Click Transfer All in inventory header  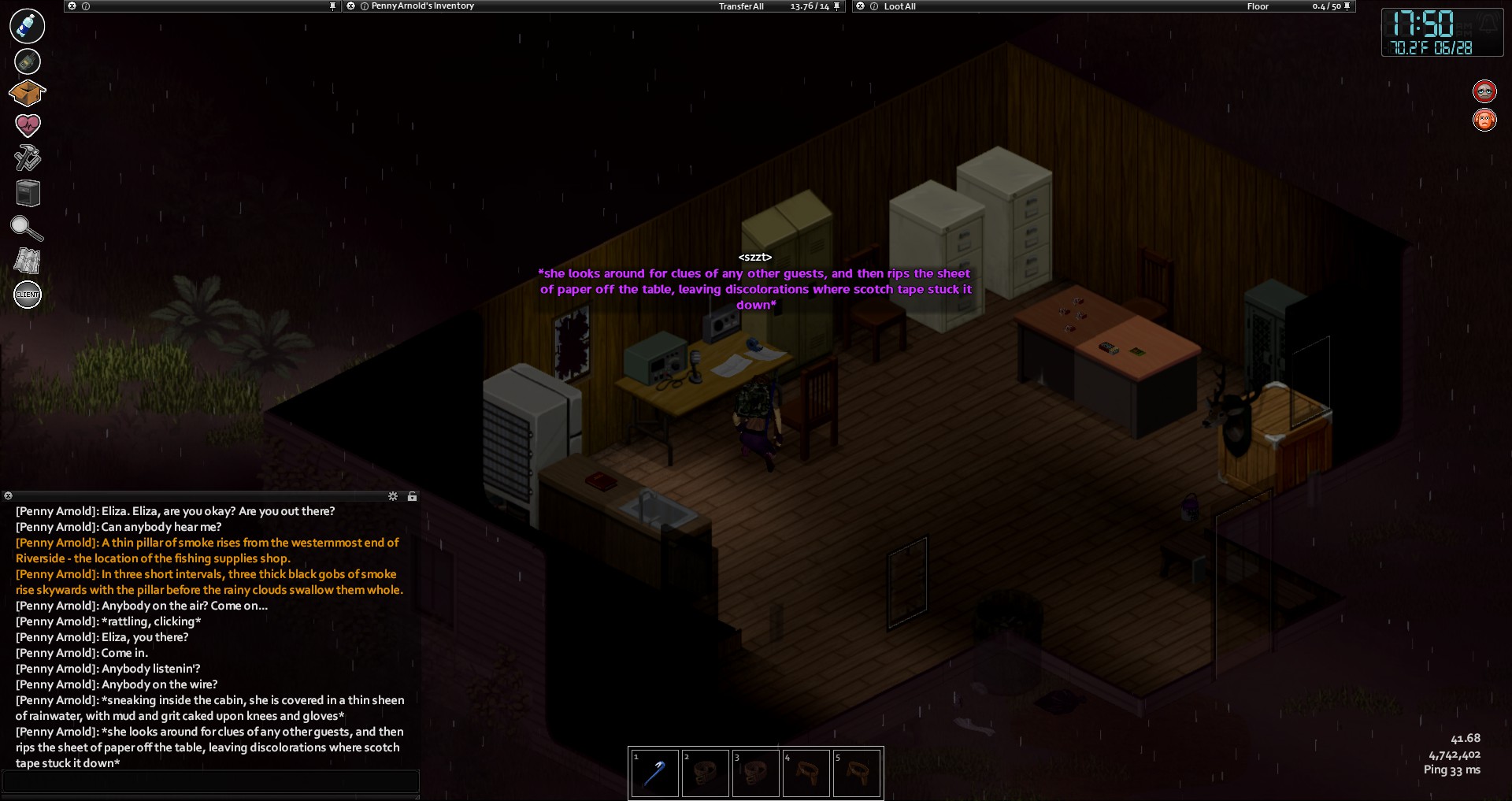pyautogui.click(x=741, y=6)
